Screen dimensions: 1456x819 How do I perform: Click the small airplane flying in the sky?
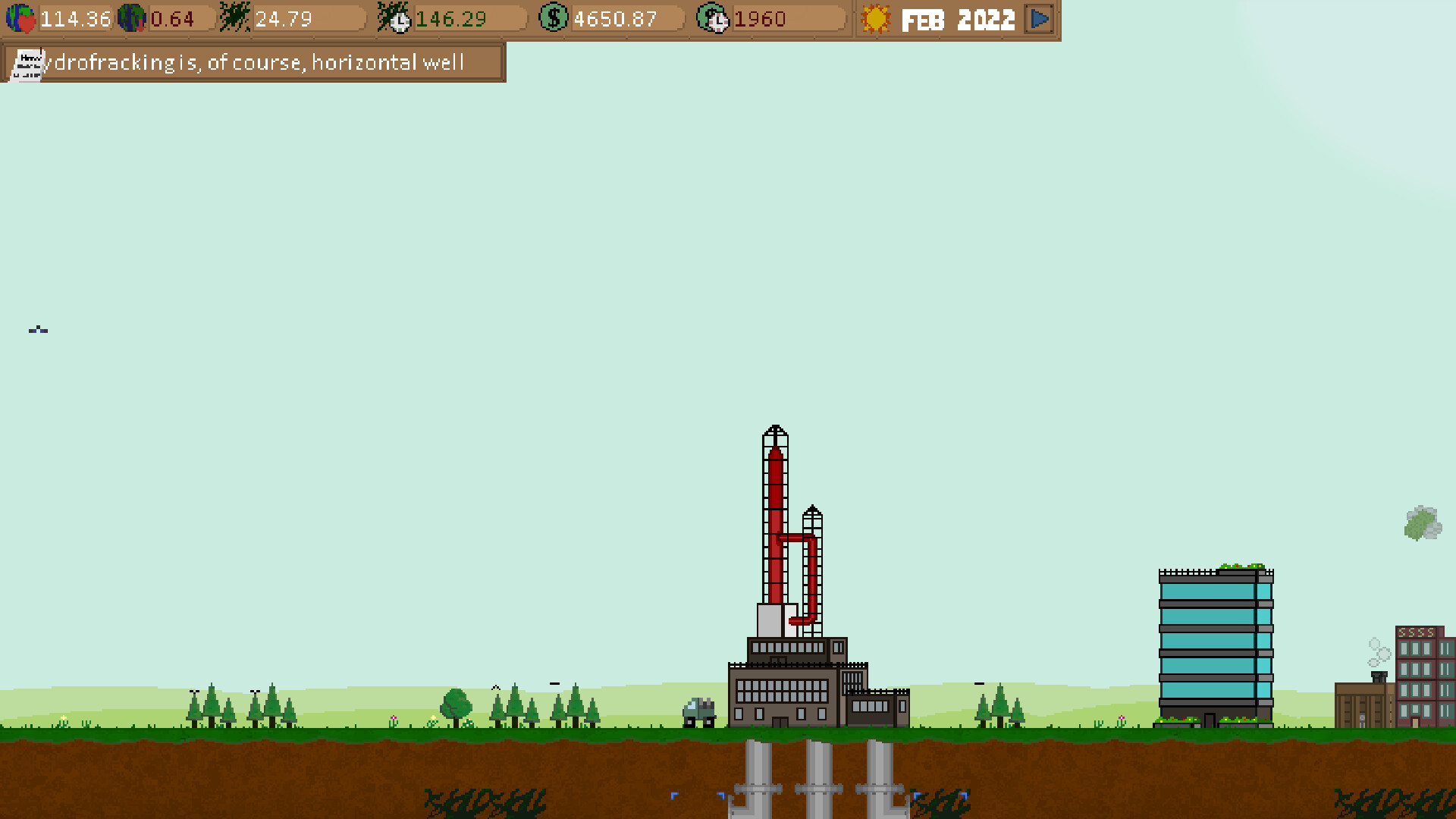click(38, 330)
